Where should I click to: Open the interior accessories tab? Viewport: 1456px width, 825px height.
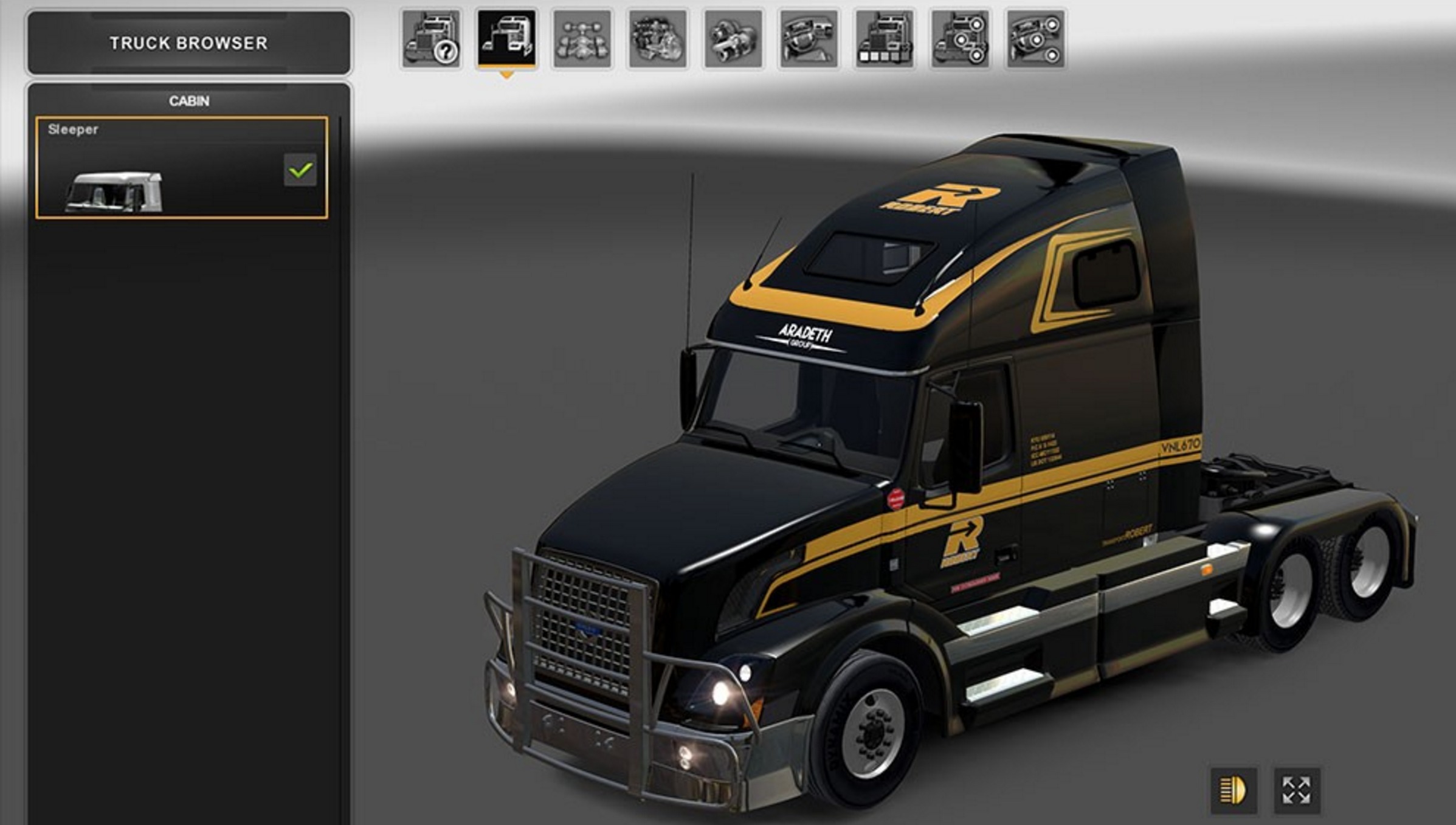click(1035, 39)
